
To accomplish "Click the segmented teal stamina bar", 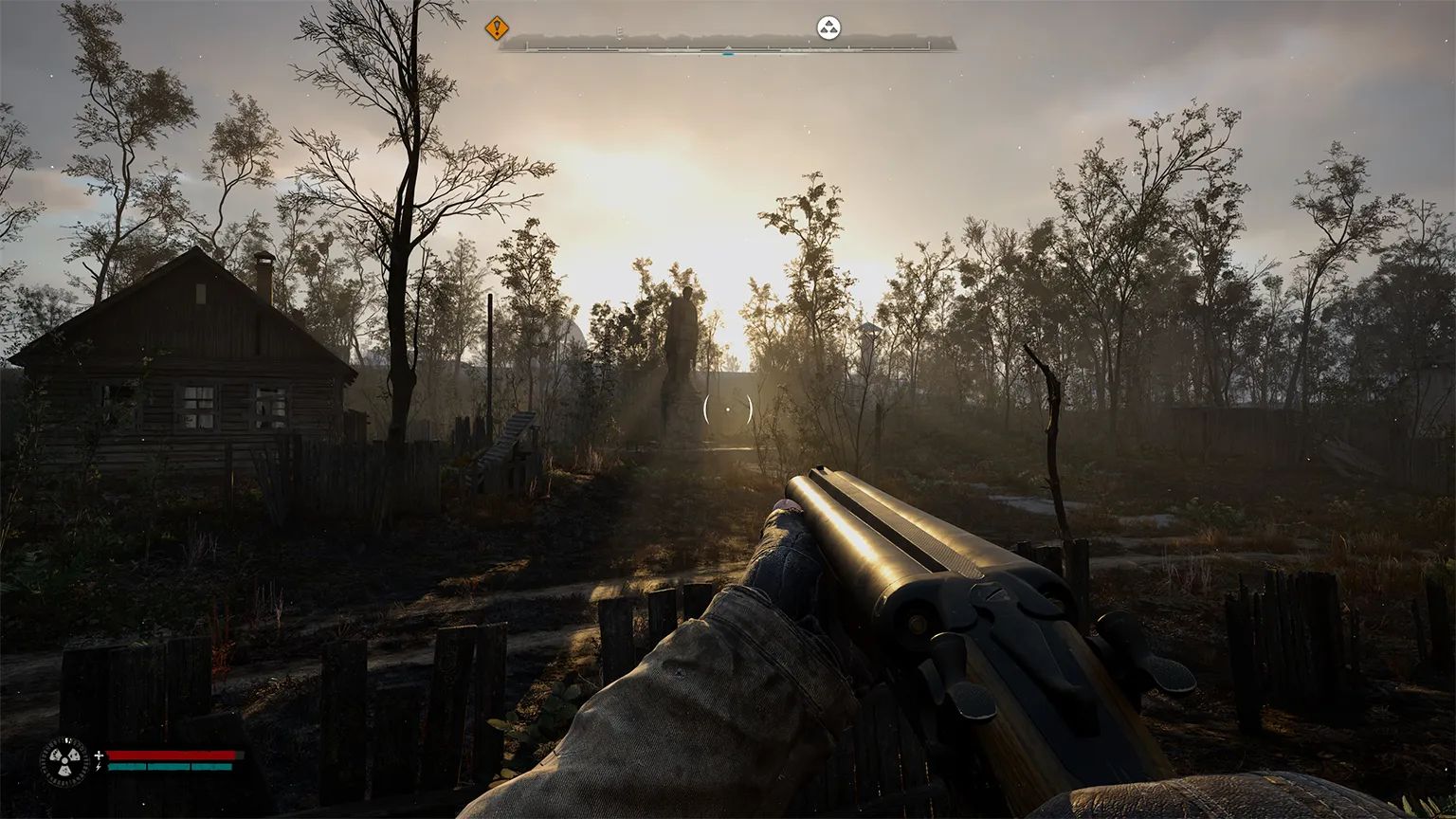I will [x=172, y=766].
